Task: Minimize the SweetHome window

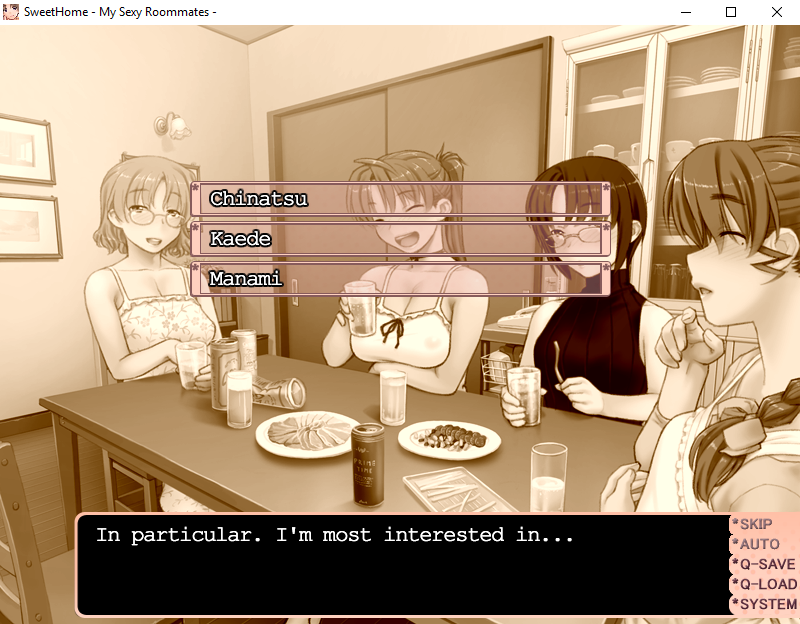Action: [685, 12]
